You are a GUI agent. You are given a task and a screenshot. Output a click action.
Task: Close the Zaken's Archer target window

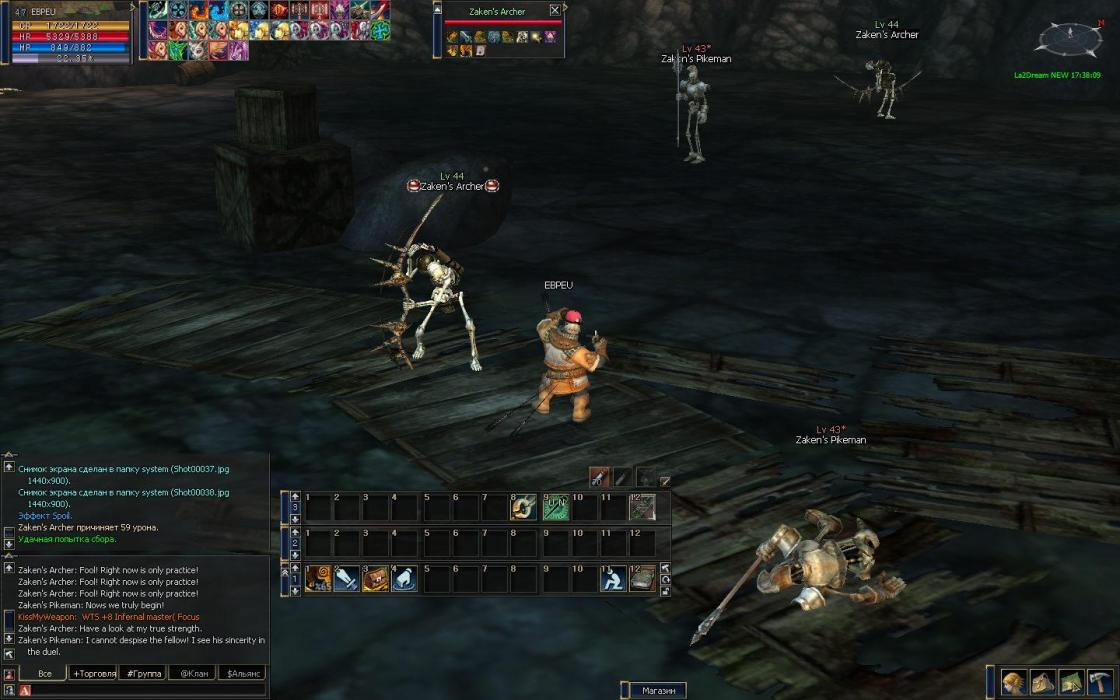tap(555, 11)
